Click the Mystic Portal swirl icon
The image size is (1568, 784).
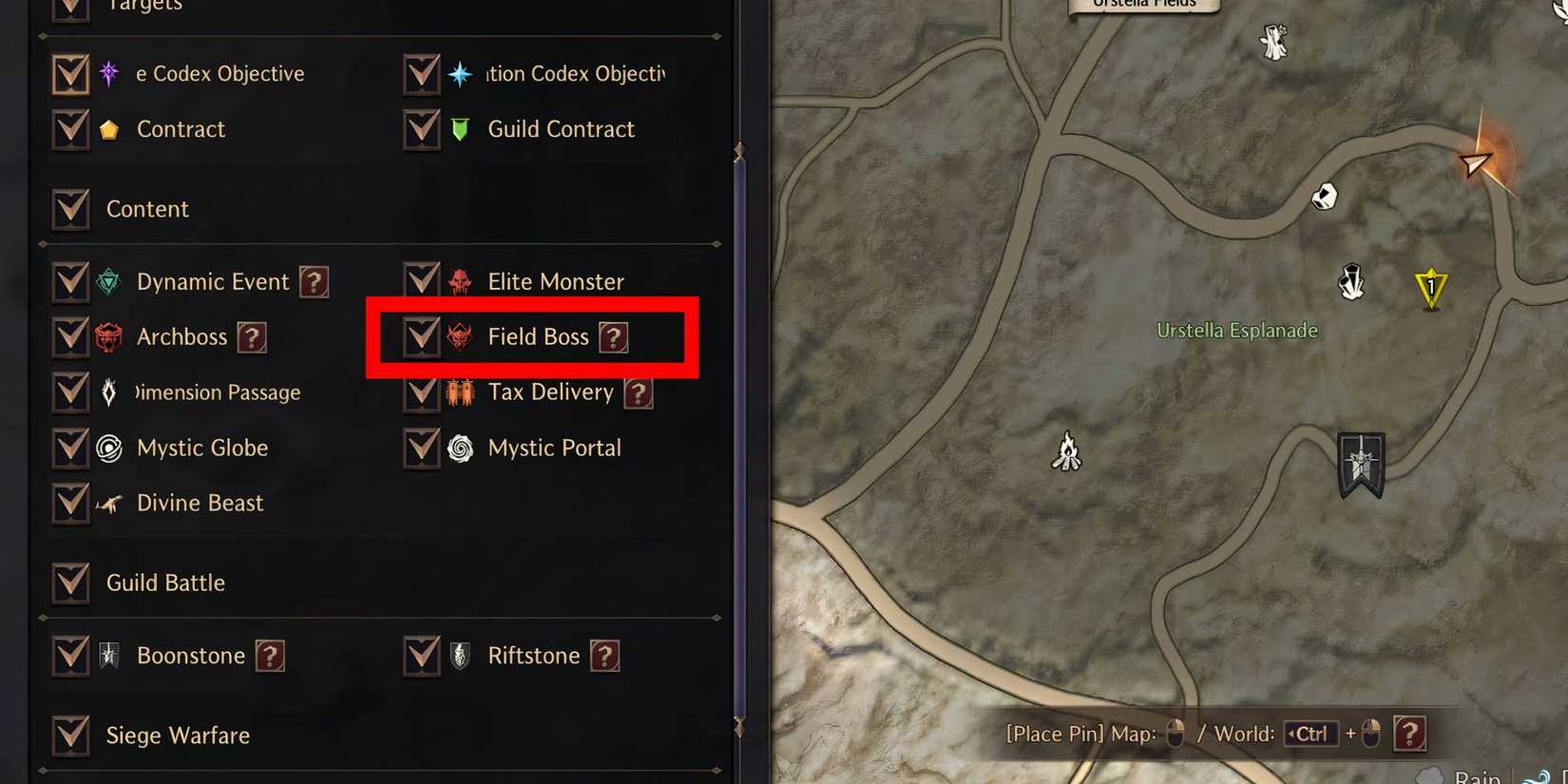pos(460,448)
